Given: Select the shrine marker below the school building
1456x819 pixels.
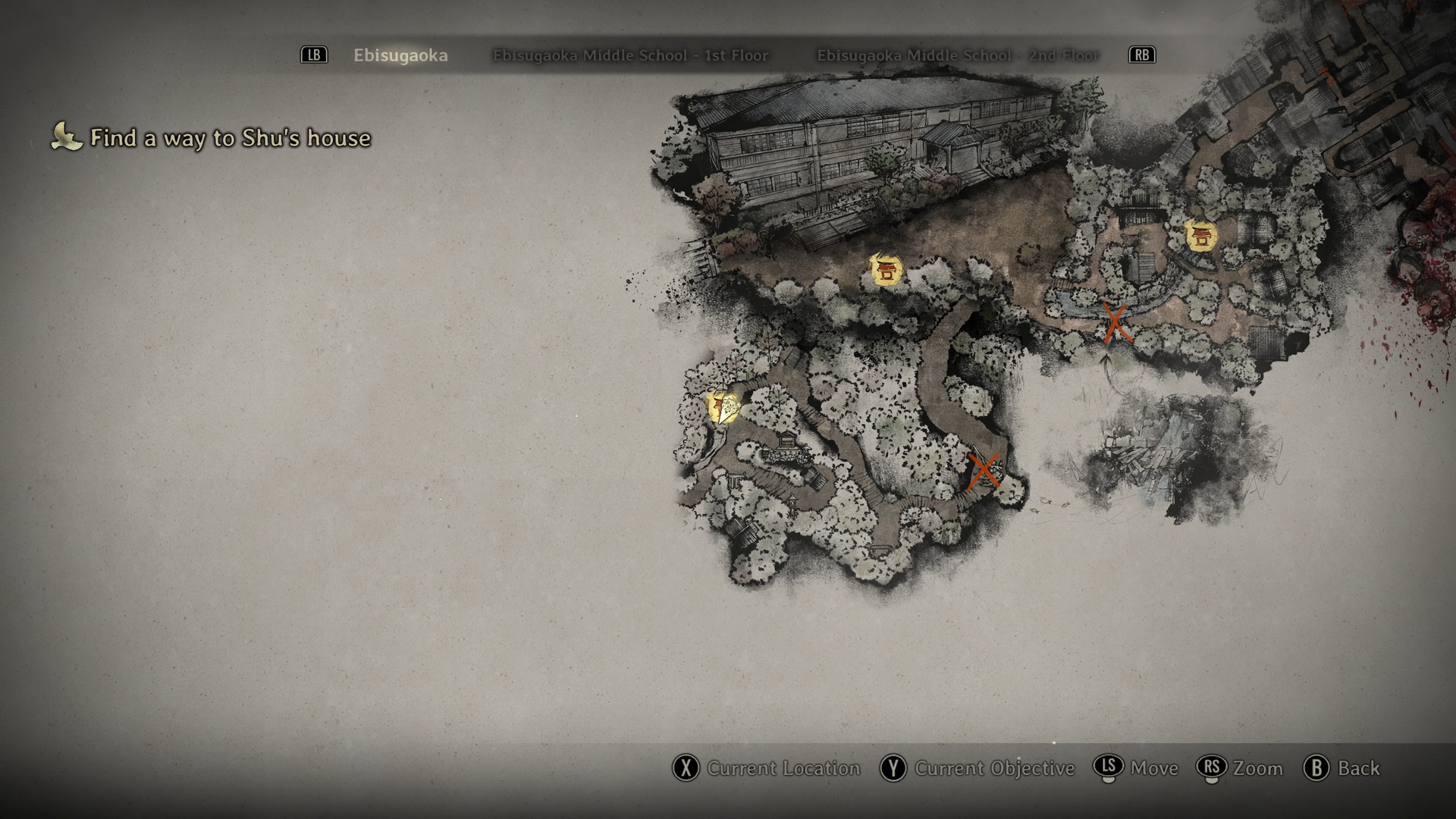Looking at the screenshot, I should click(885, 271).
